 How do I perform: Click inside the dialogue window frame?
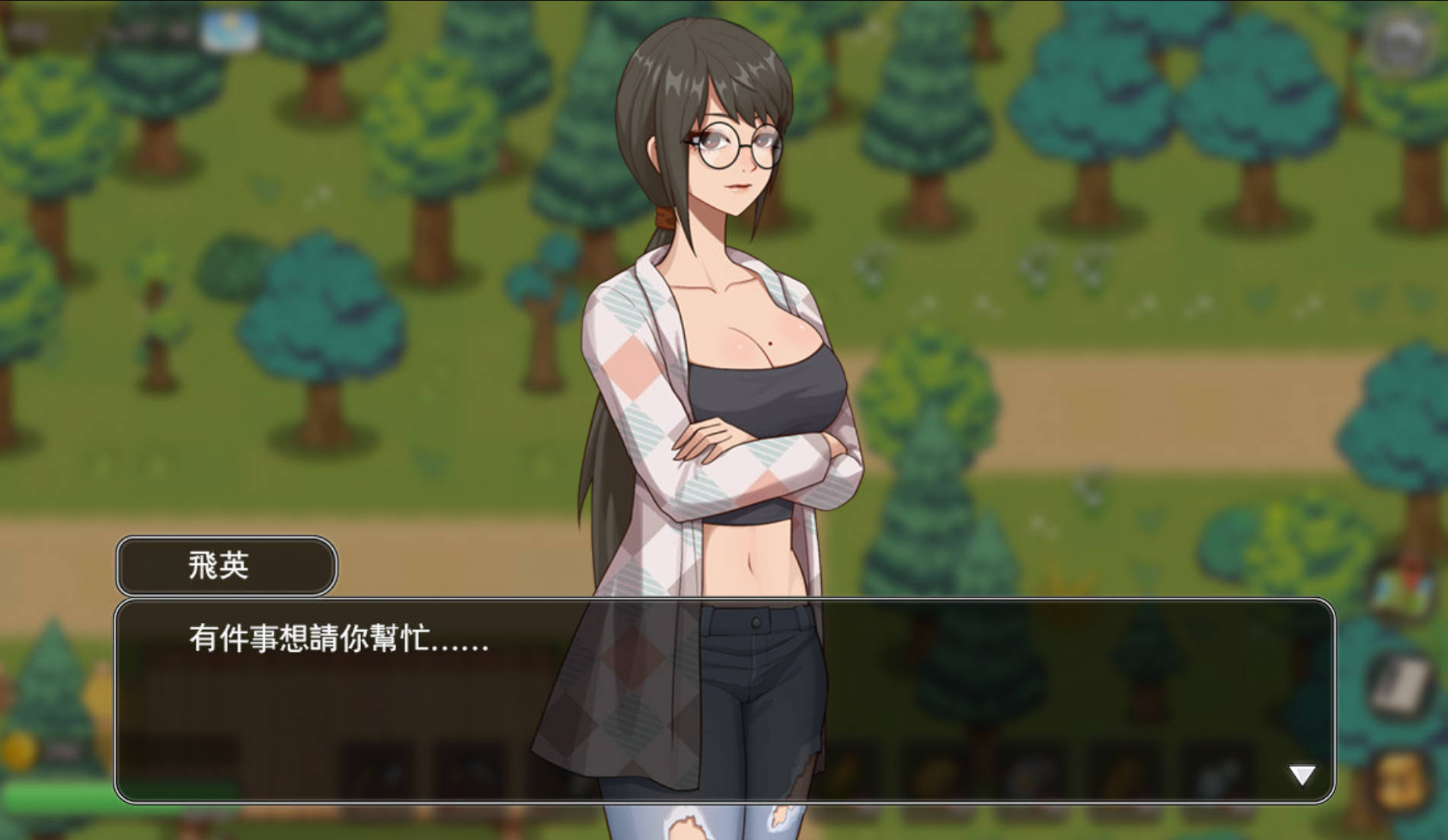724,685
